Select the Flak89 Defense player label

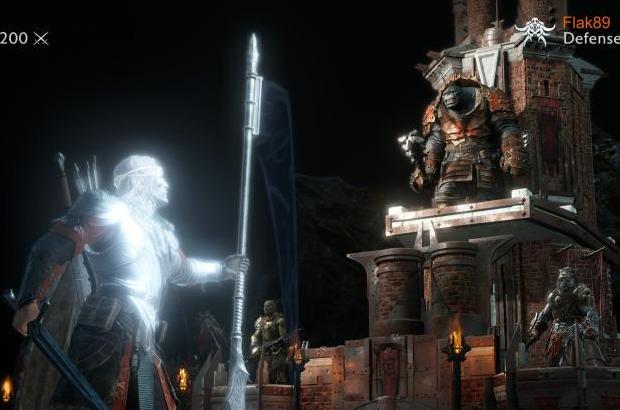(590, 30)
